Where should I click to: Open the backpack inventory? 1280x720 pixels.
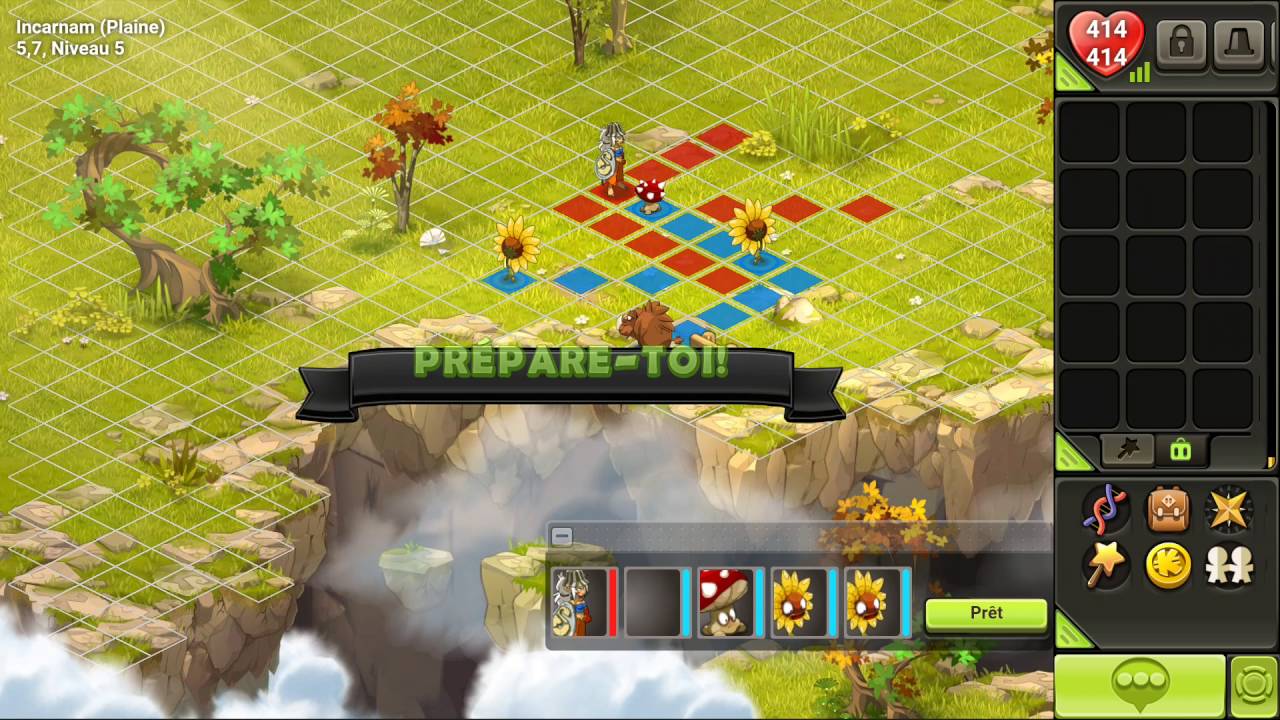pos(1167,510)
